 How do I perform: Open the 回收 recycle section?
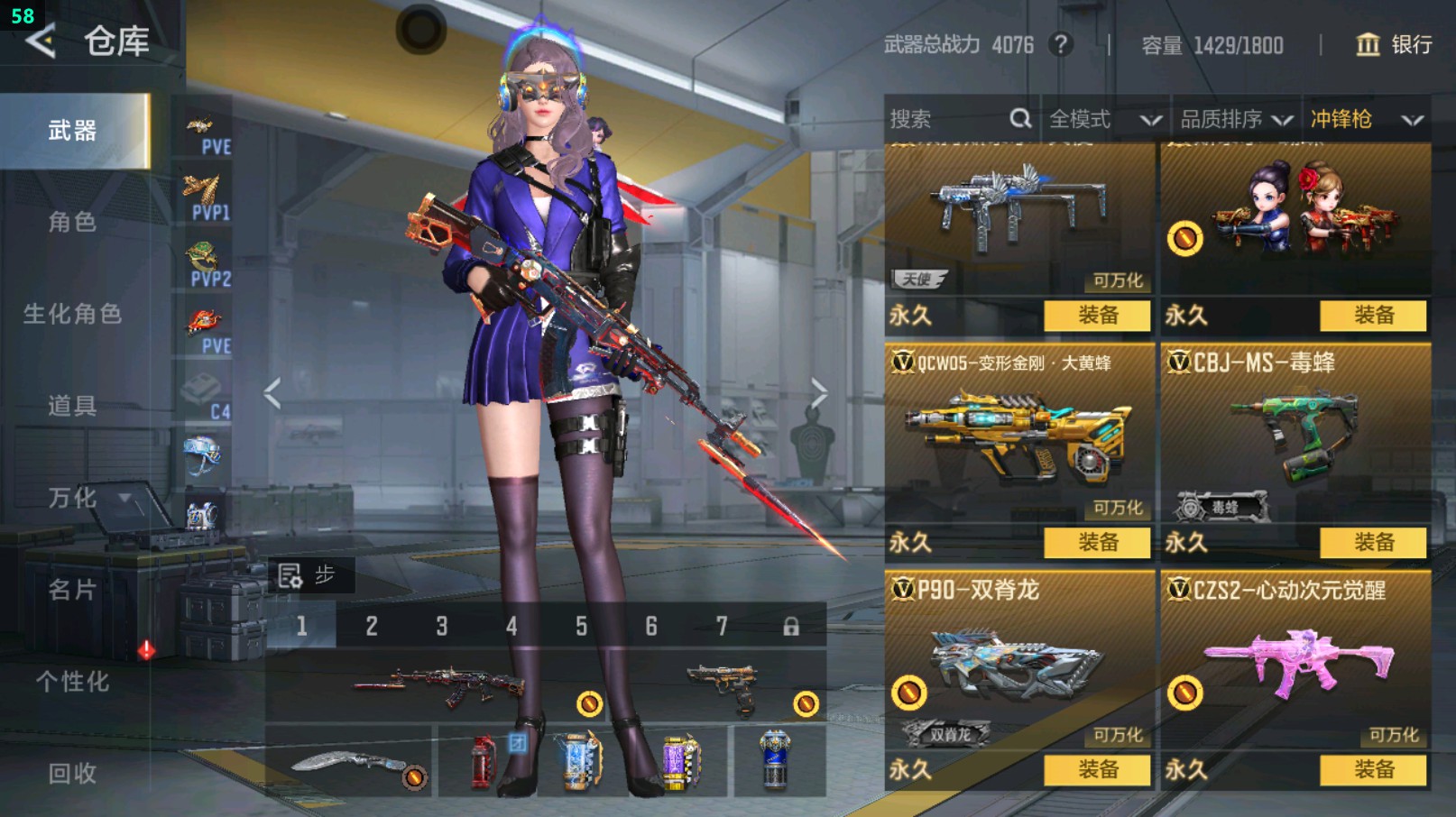click(x=72, y=773)
